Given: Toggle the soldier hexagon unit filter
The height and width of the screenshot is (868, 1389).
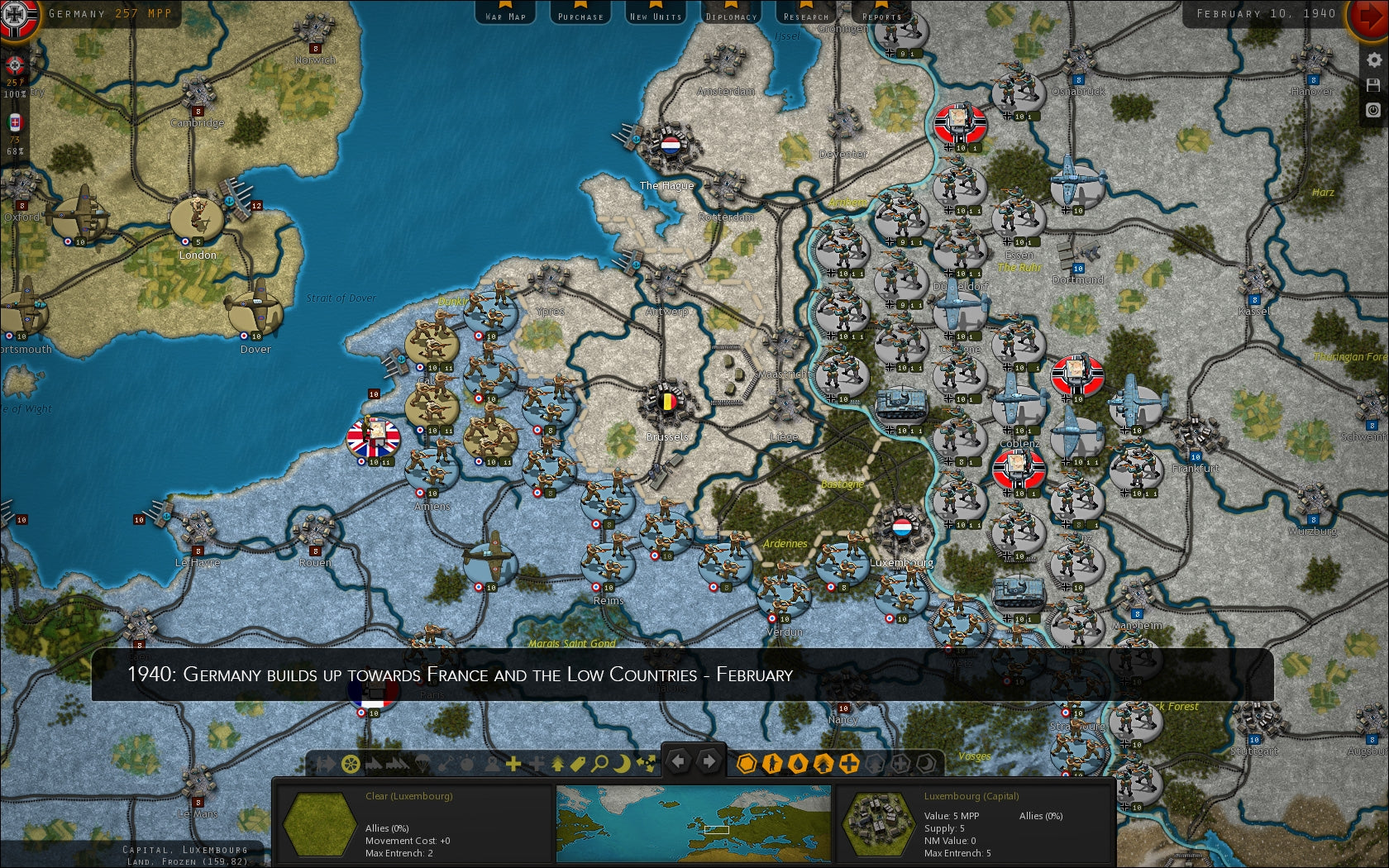Looking at the screenshot, I should coord(772,762).
